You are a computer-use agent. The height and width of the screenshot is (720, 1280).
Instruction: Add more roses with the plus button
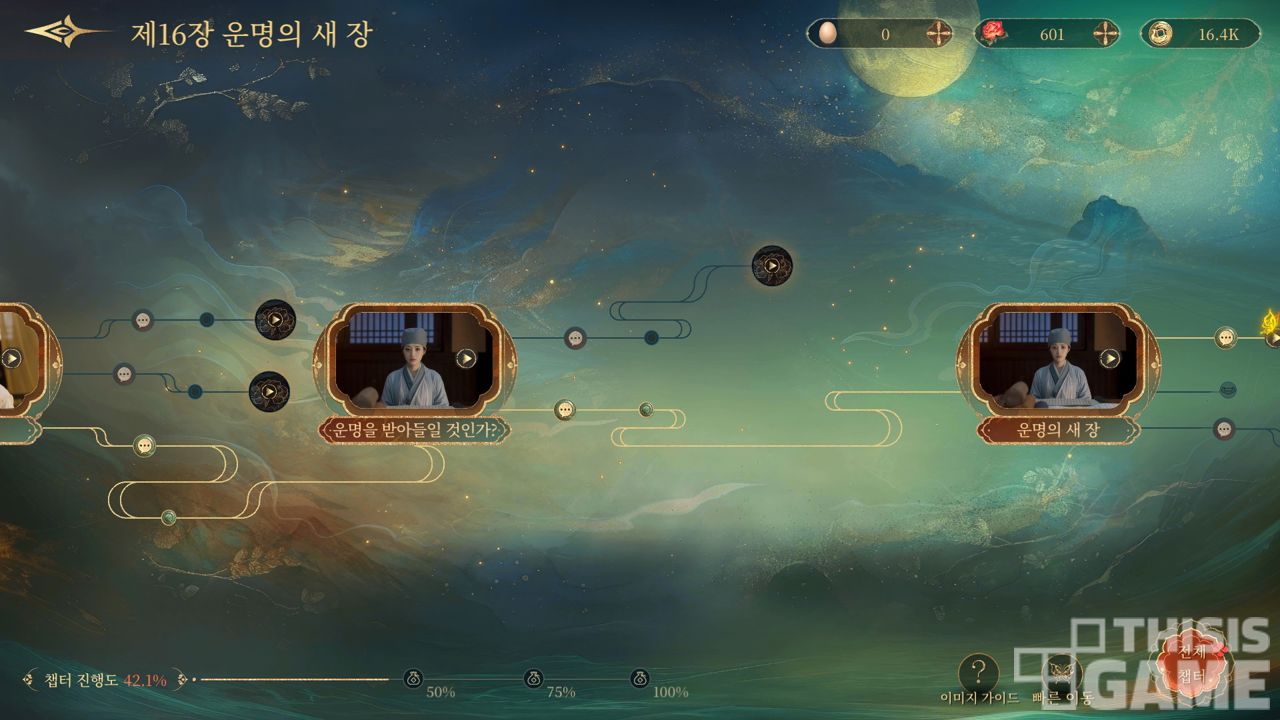(x=1105, y=34)
